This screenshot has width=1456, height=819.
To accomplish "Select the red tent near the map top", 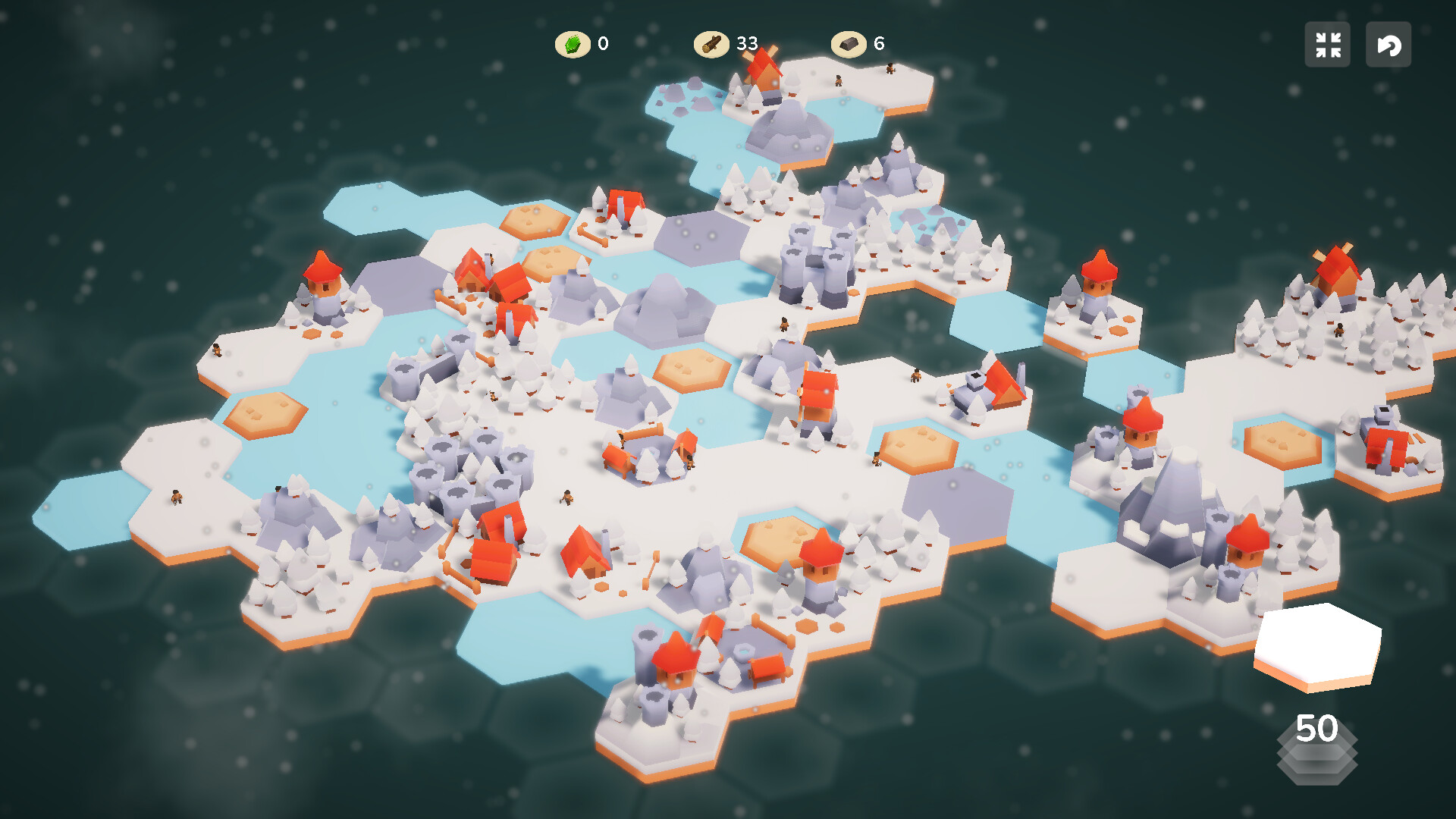I will 622,201.
